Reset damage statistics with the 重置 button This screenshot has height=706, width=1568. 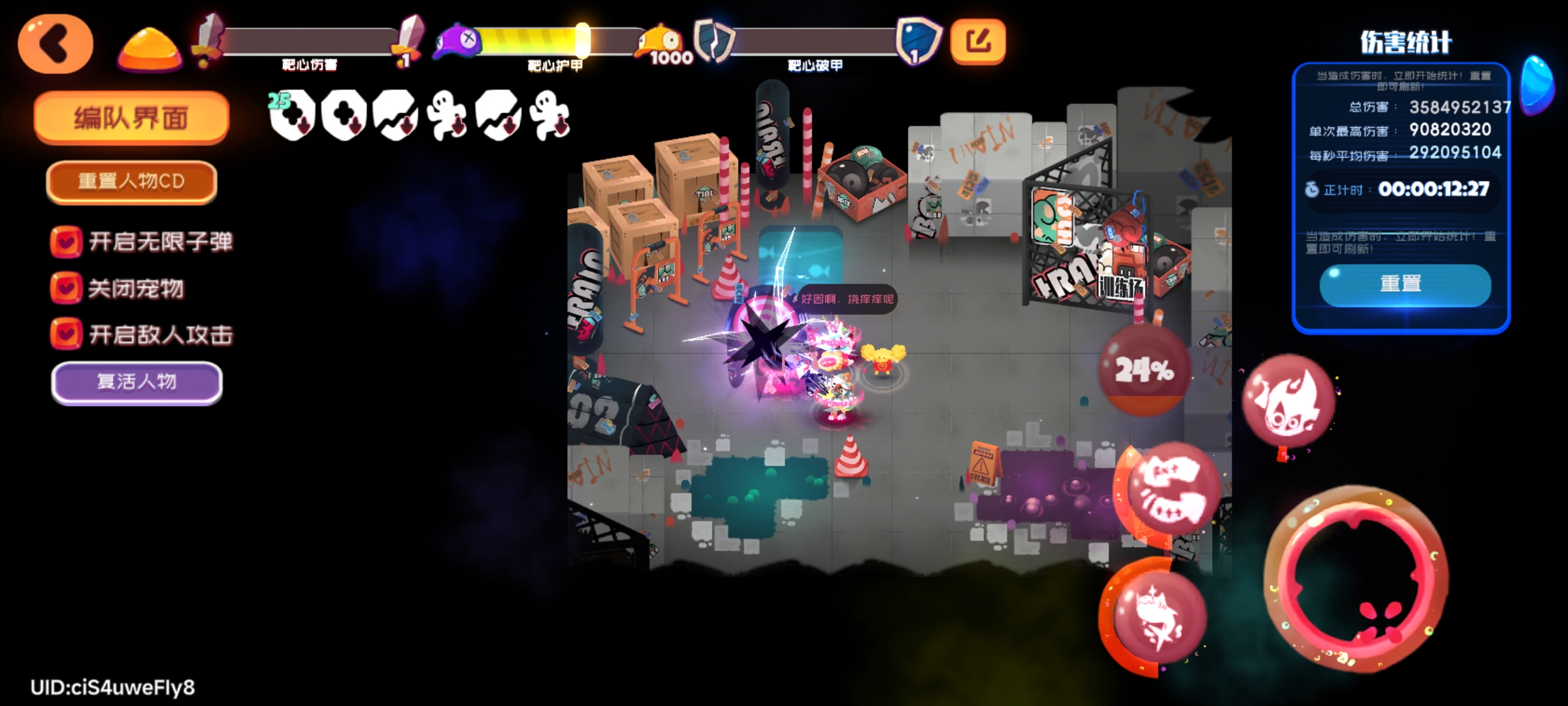(x=1405, y=284)
